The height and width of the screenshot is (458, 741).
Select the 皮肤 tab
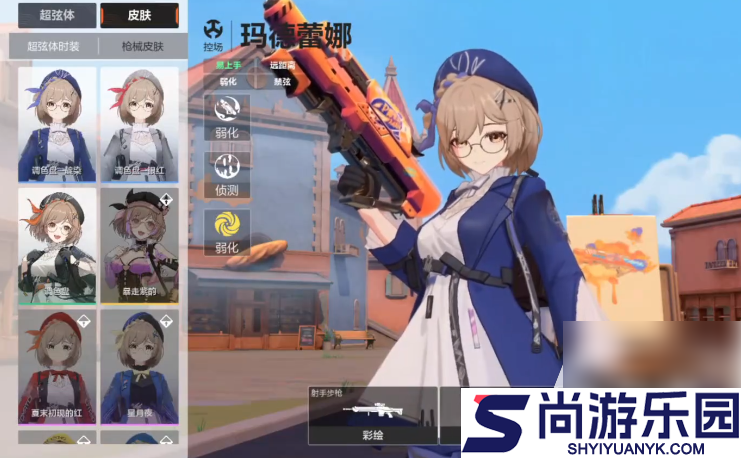(140, 16)
